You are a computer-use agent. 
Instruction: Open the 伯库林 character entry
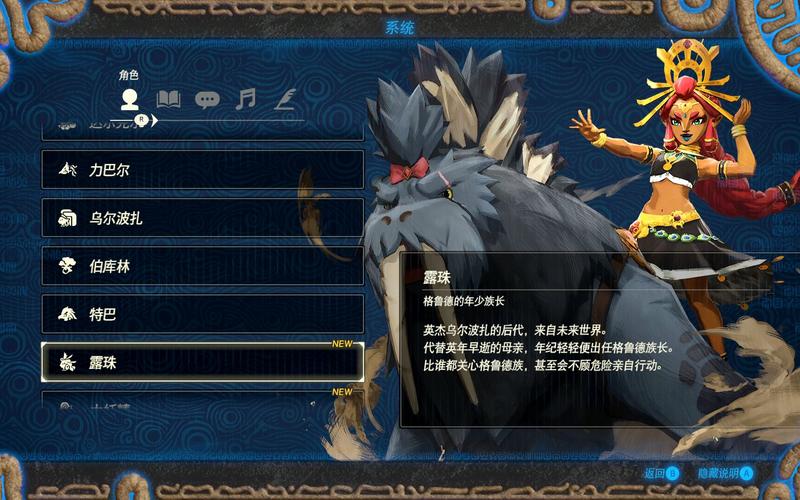coord(202,266)
